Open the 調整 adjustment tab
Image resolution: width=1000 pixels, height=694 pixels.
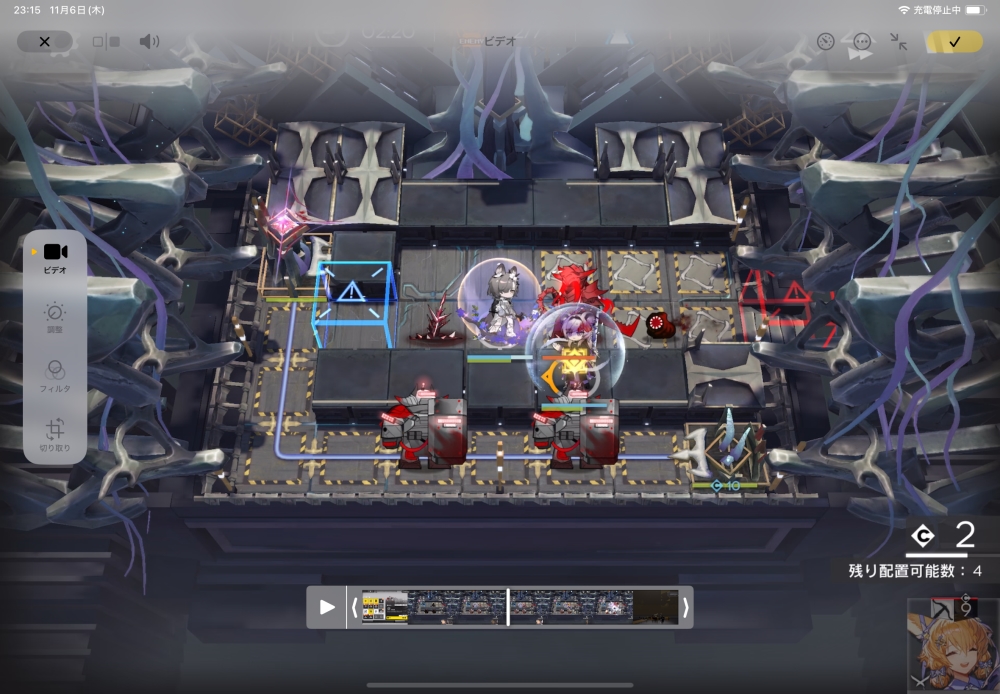55,318
